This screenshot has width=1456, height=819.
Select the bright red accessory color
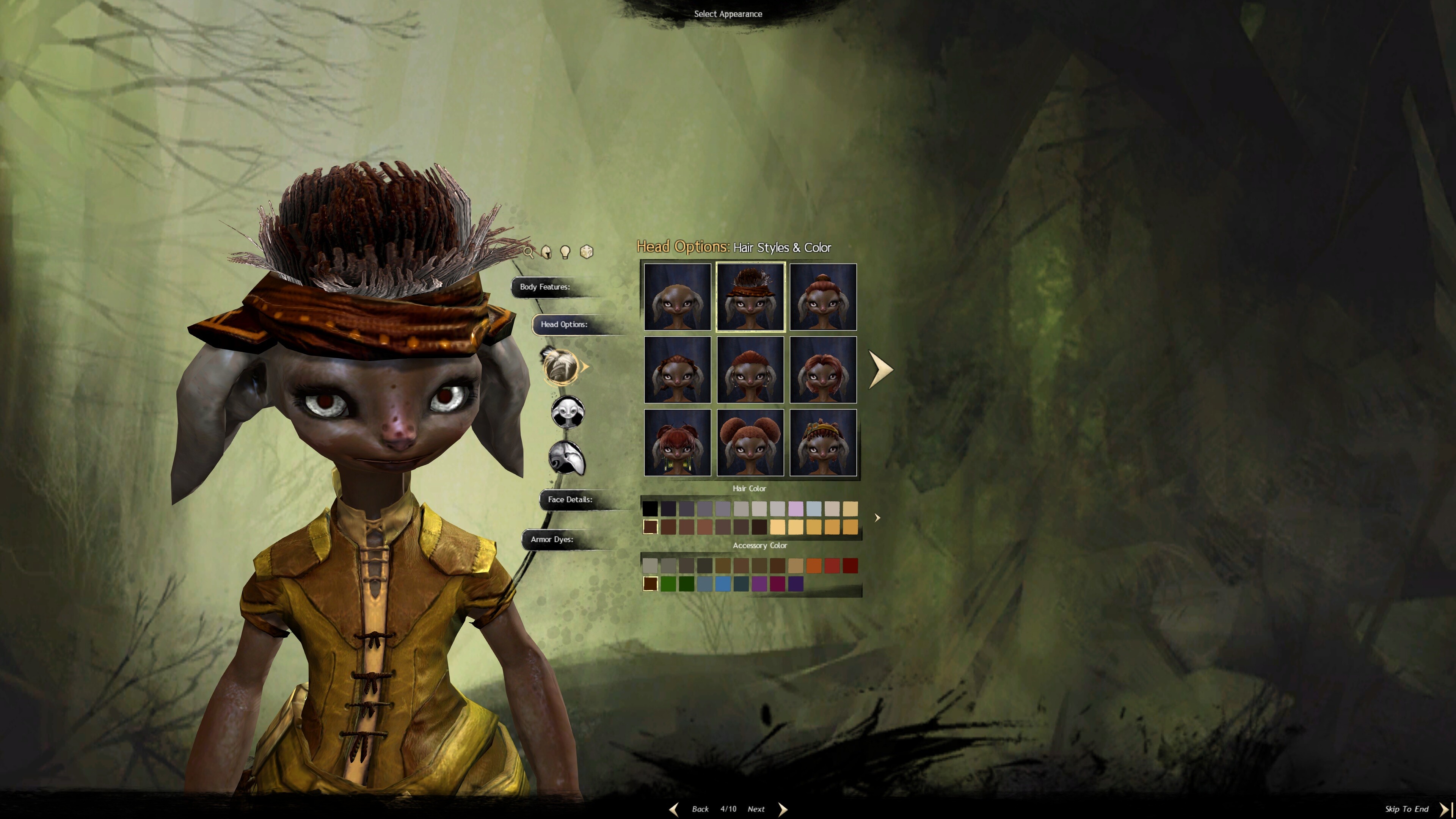pos(832,566)
